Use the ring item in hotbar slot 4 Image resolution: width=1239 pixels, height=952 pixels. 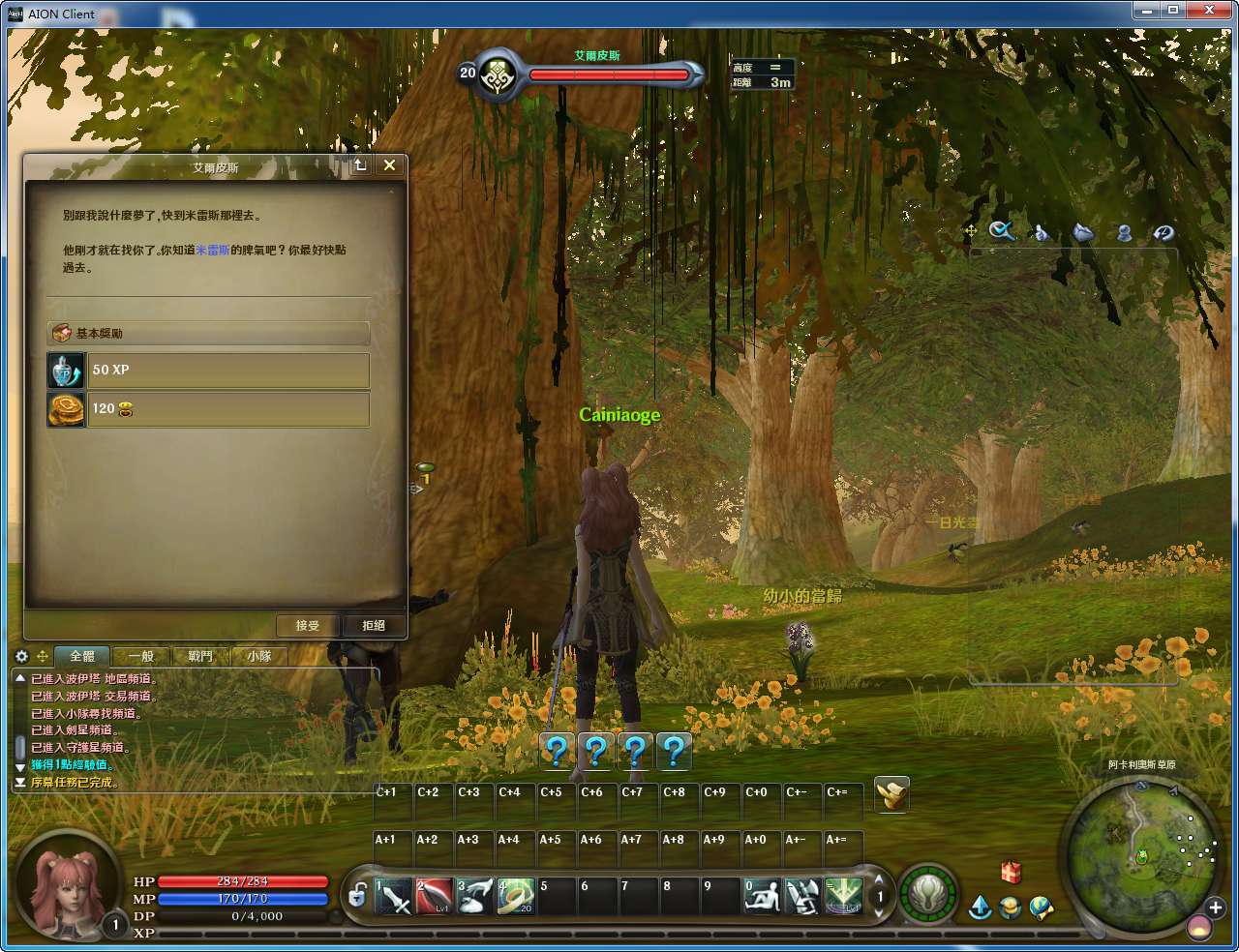pyautogui.click(x=514, y=896)
